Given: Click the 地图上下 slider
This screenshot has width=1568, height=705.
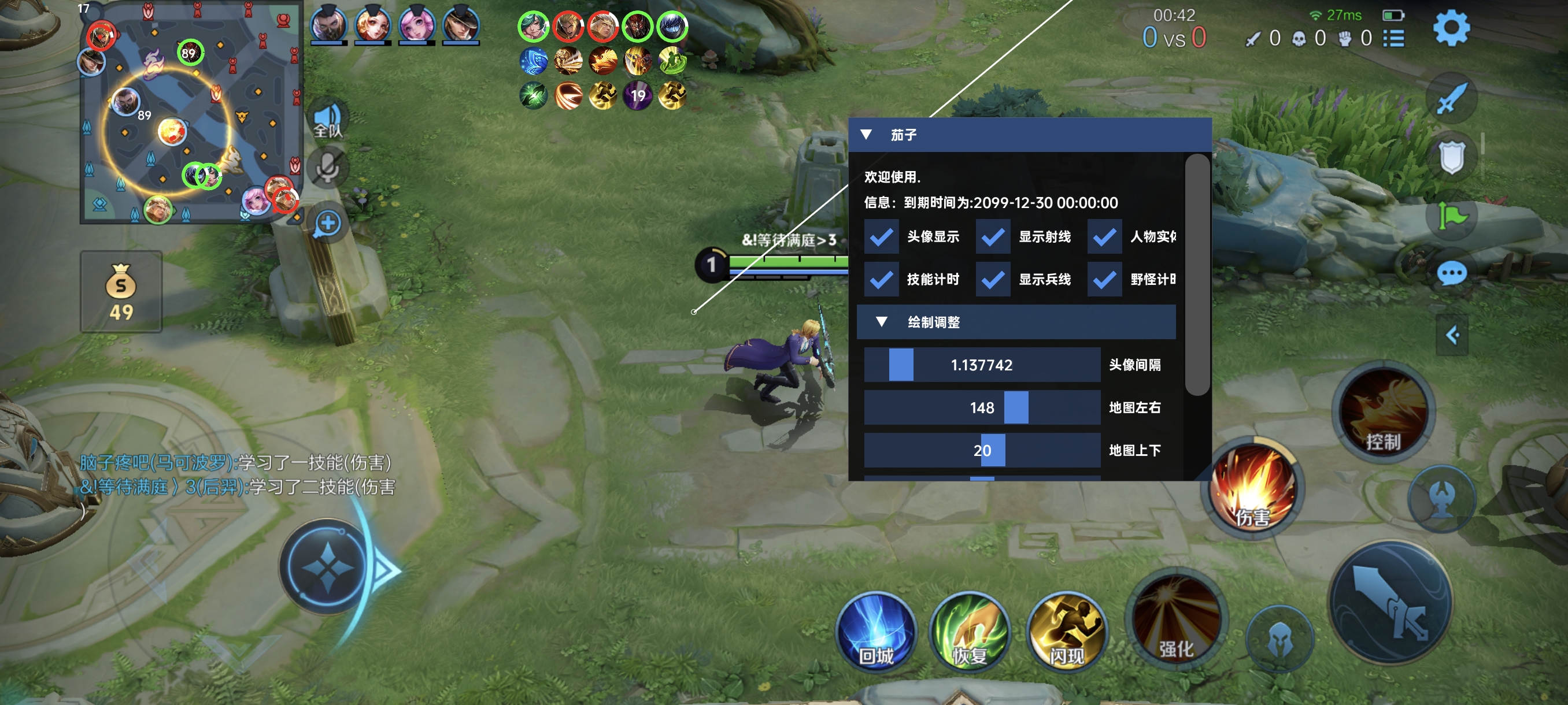Looking at the screenshot, I should click(x=981, y=450).
